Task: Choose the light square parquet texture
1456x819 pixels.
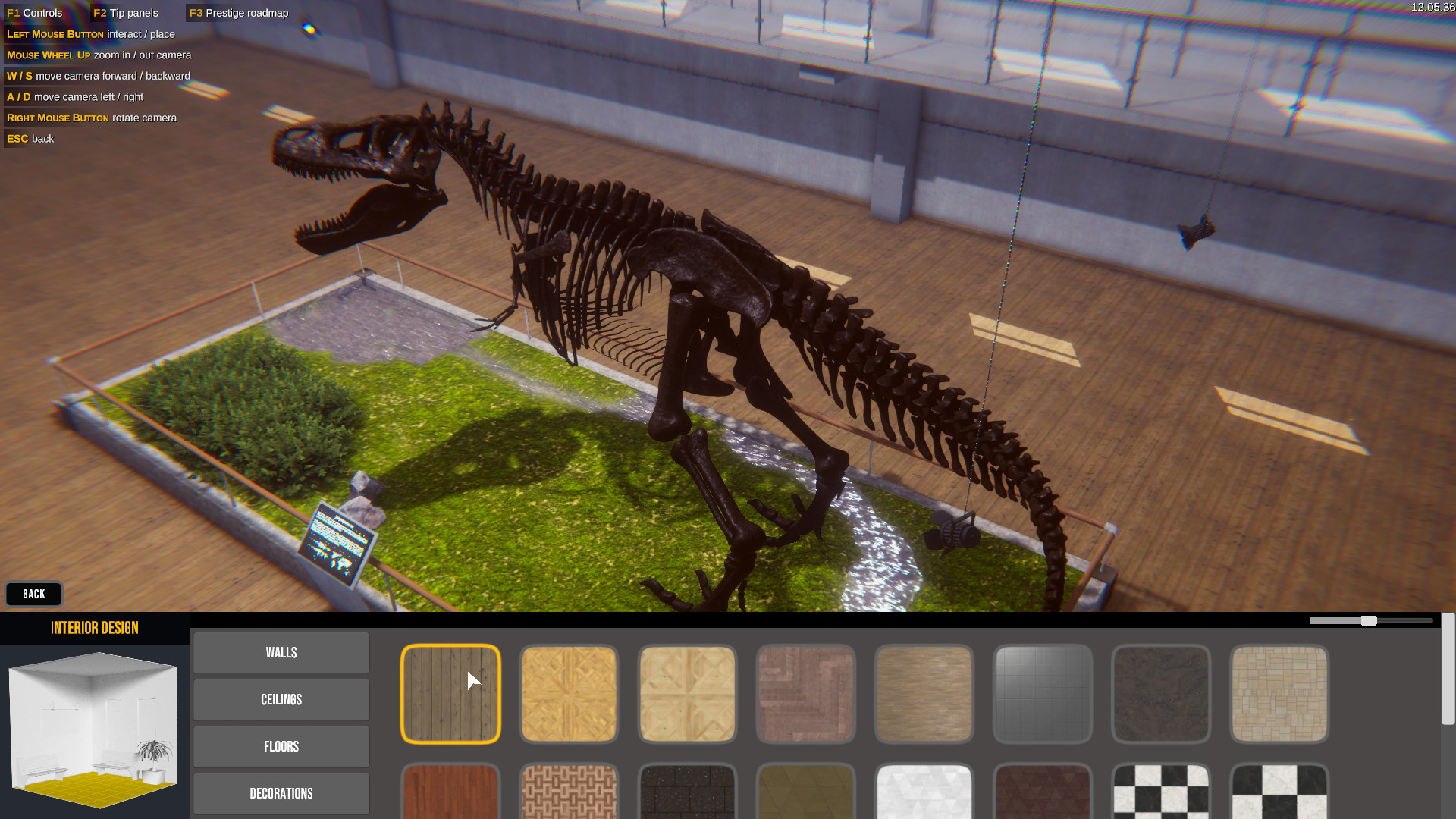Action: tap(569, 693)
